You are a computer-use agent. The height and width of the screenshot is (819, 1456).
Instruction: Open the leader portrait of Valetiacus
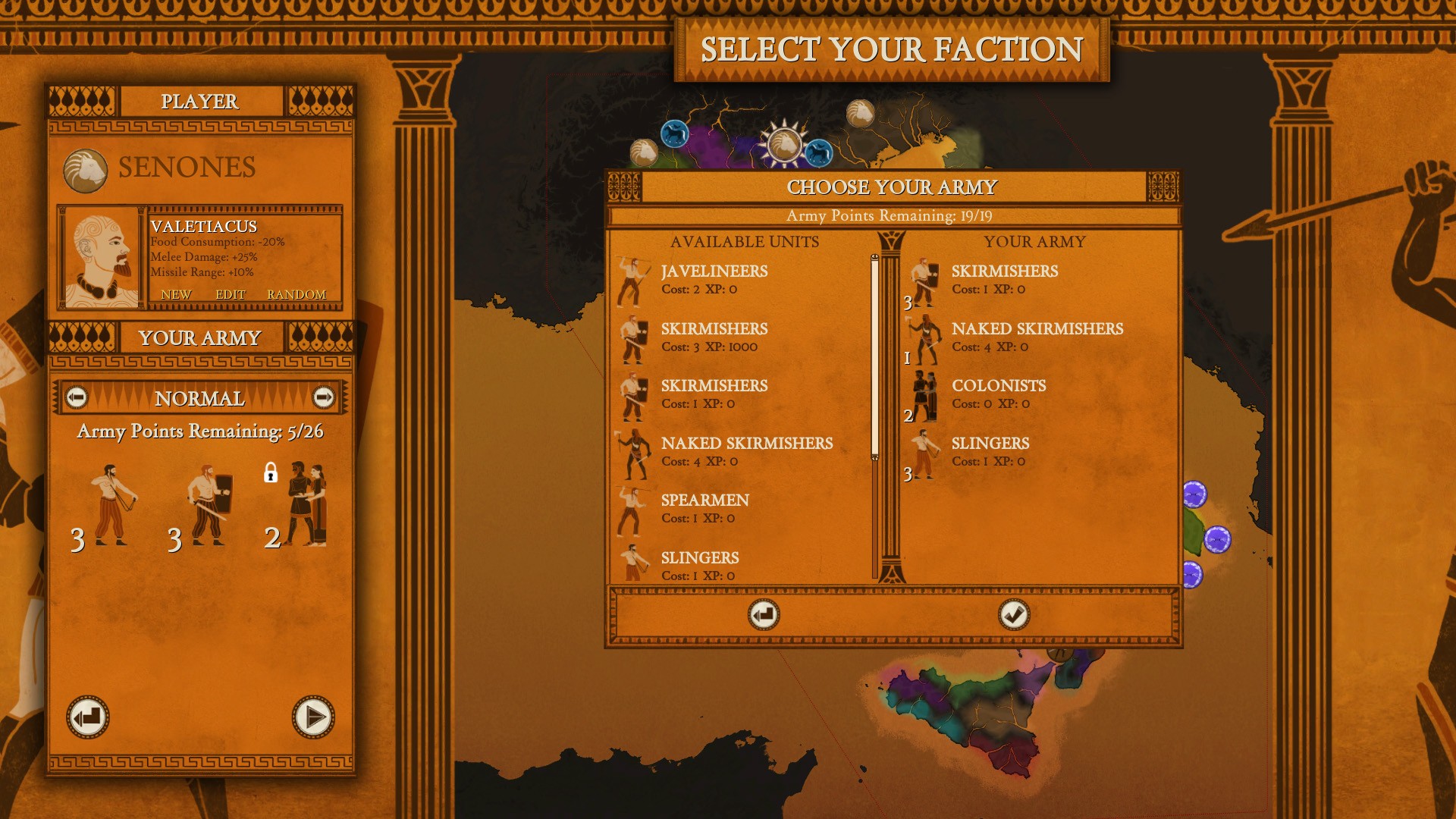tap(102, 258)
